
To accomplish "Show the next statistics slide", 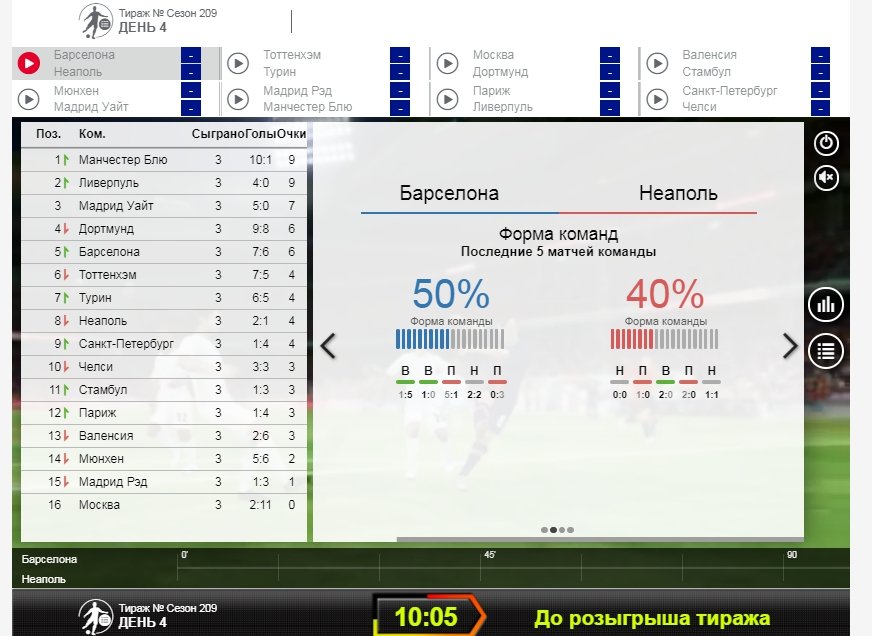I will tap(790, 346).
